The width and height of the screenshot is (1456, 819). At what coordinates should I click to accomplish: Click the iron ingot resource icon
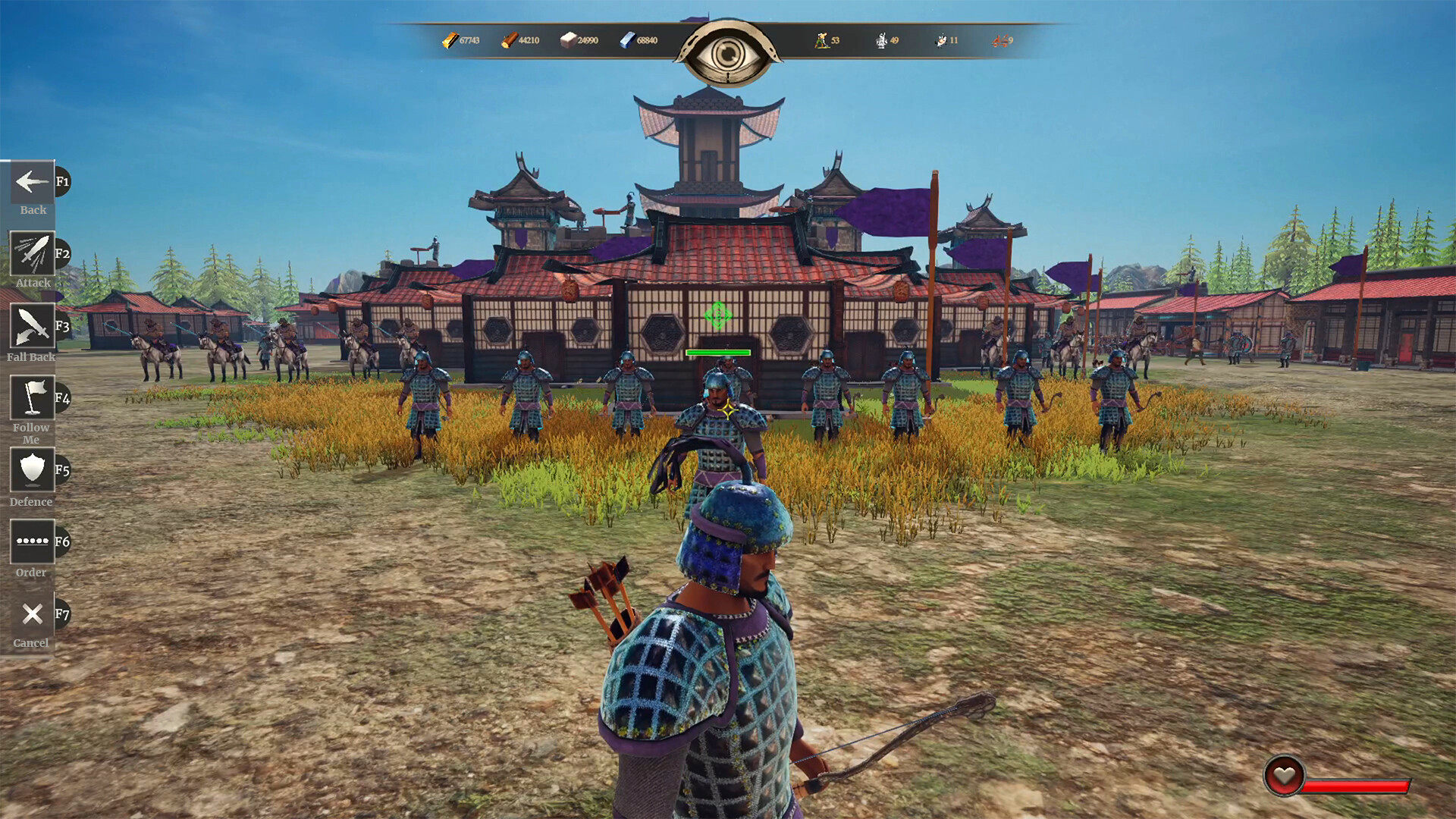tap(625, 41)
